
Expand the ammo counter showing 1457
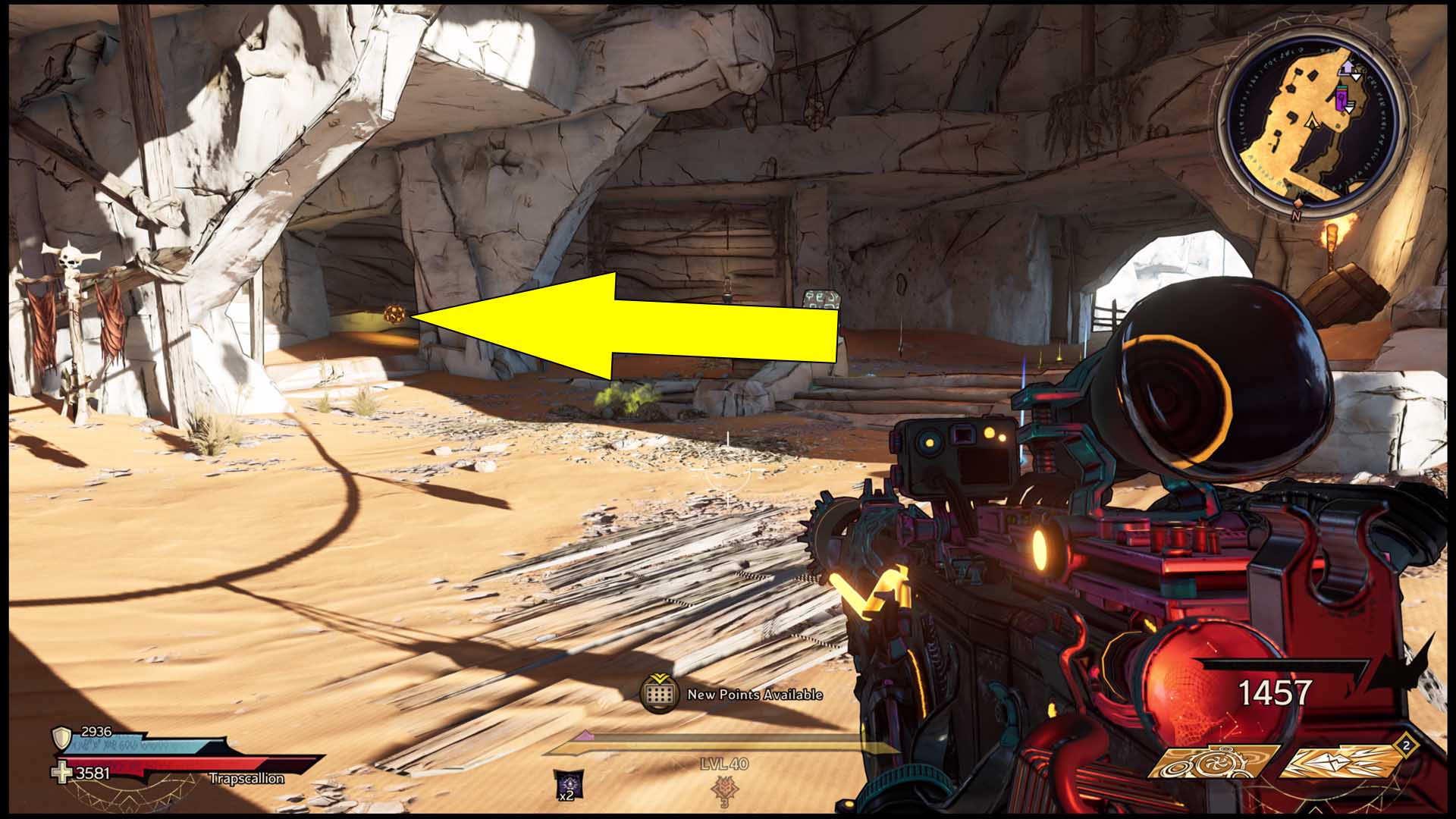(x=1274, y=690)
